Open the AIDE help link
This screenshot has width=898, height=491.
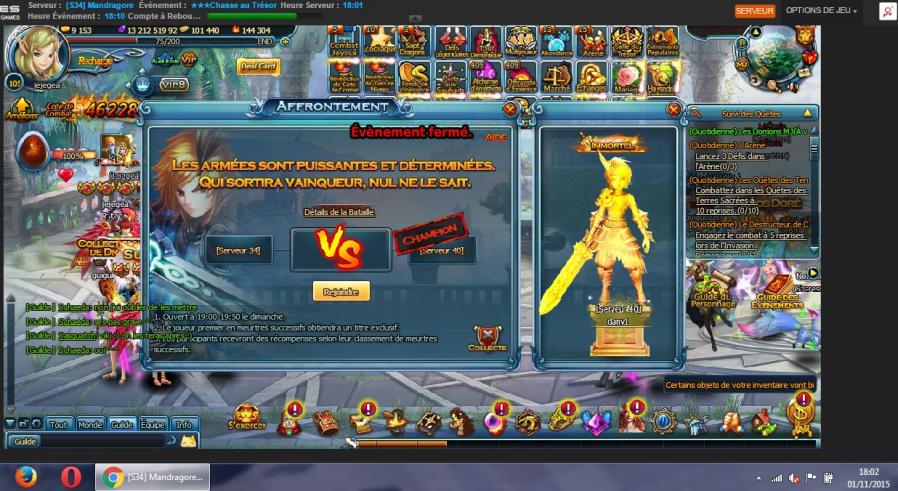[x=496, y=137]
